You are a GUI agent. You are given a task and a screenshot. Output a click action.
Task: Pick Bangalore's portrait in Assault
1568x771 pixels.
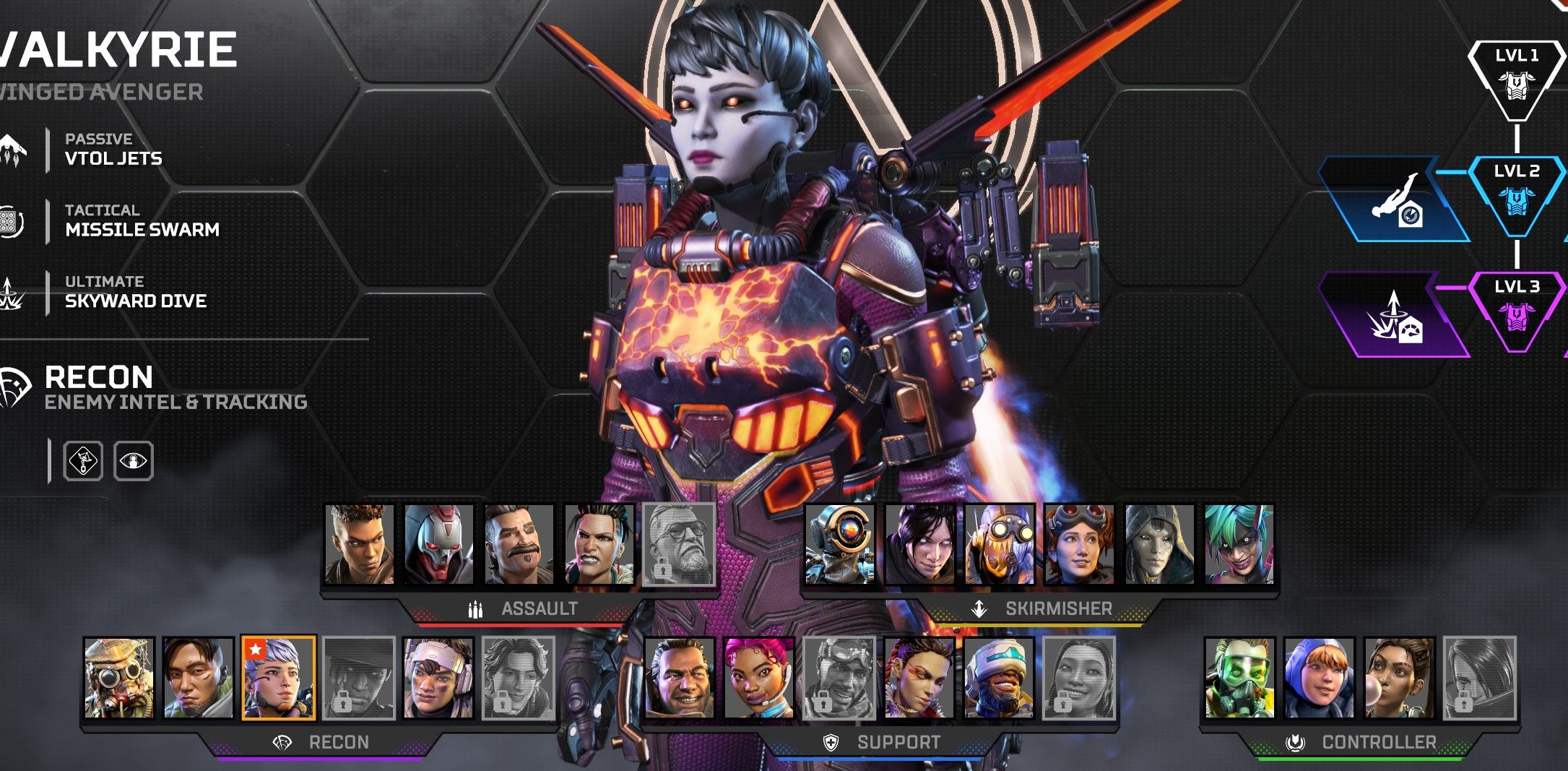click(x=359, y=544)
